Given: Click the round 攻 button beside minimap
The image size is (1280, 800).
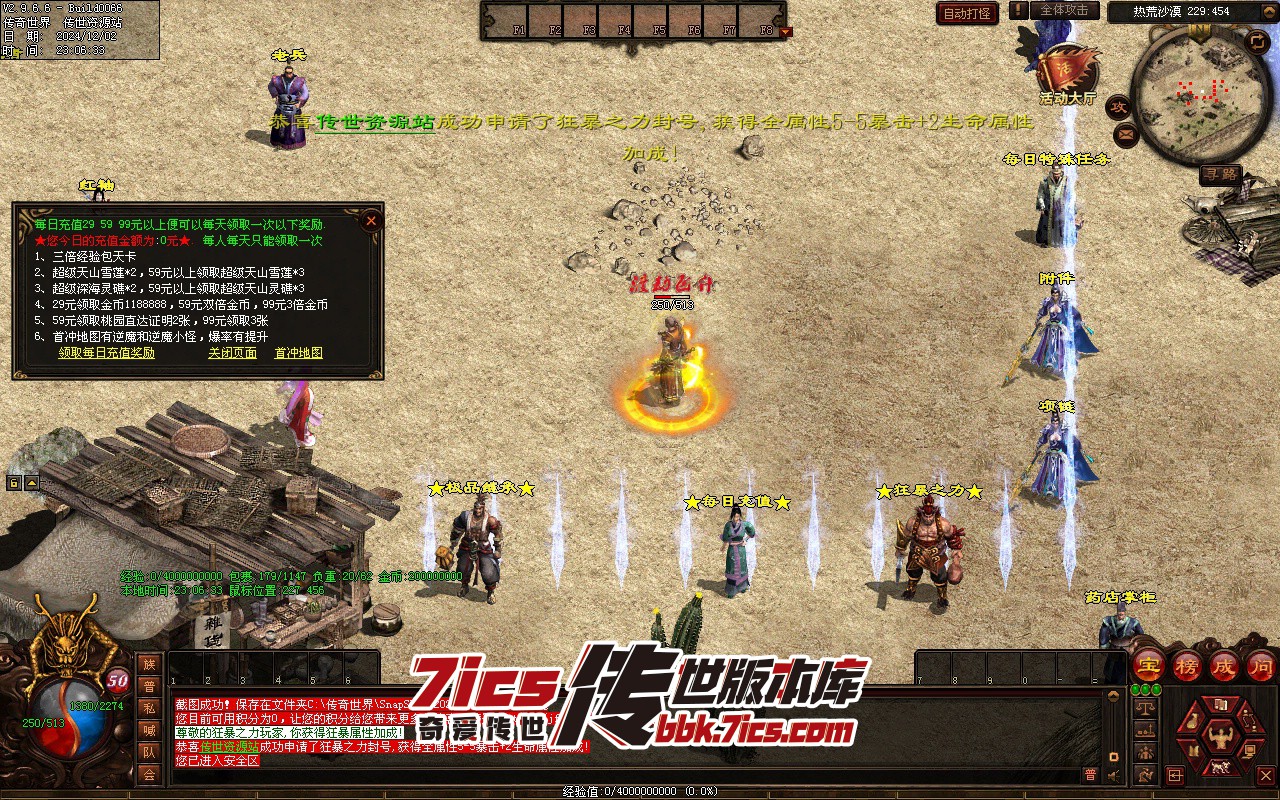Looking at the screenshot, I should point(1120,106).
